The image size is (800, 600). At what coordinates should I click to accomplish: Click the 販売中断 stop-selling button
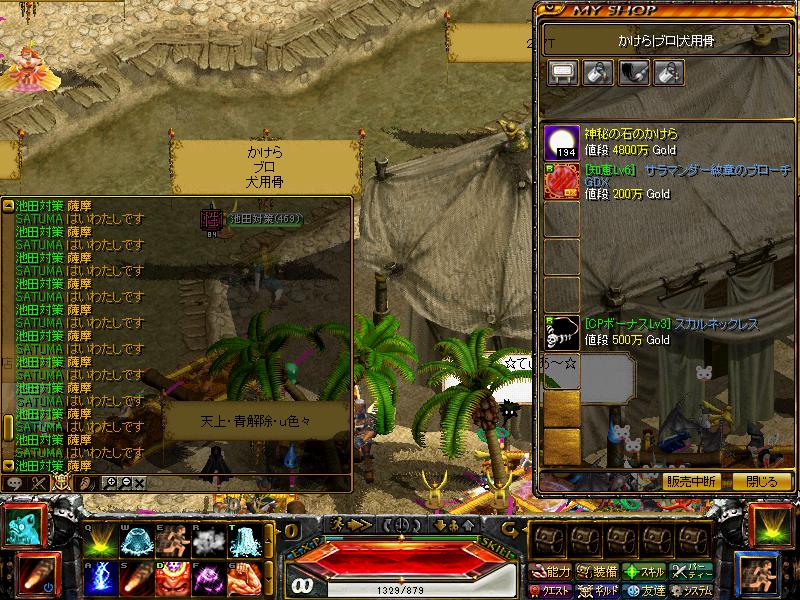[691, 481]
